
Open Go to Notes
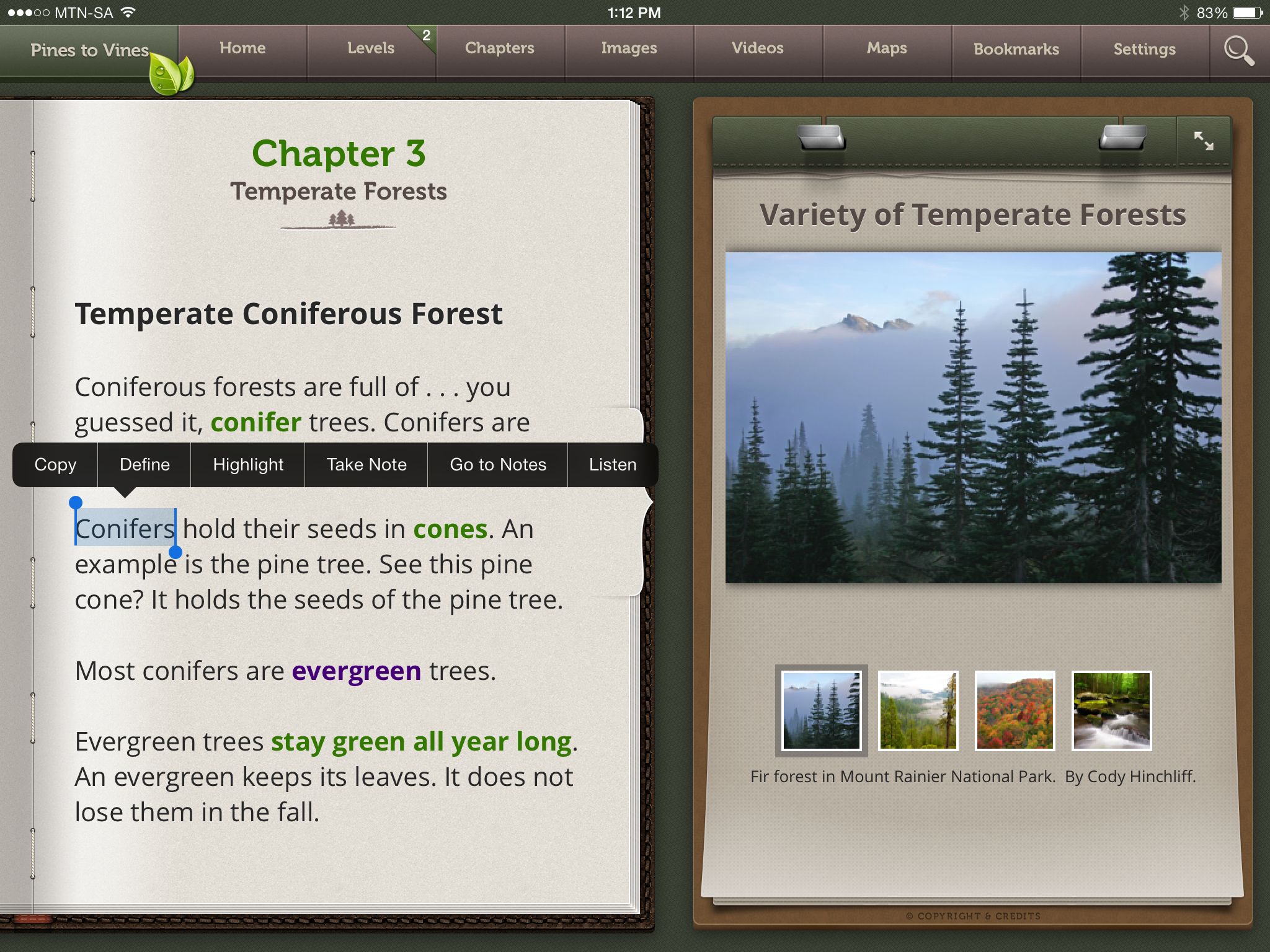[498, 465]
